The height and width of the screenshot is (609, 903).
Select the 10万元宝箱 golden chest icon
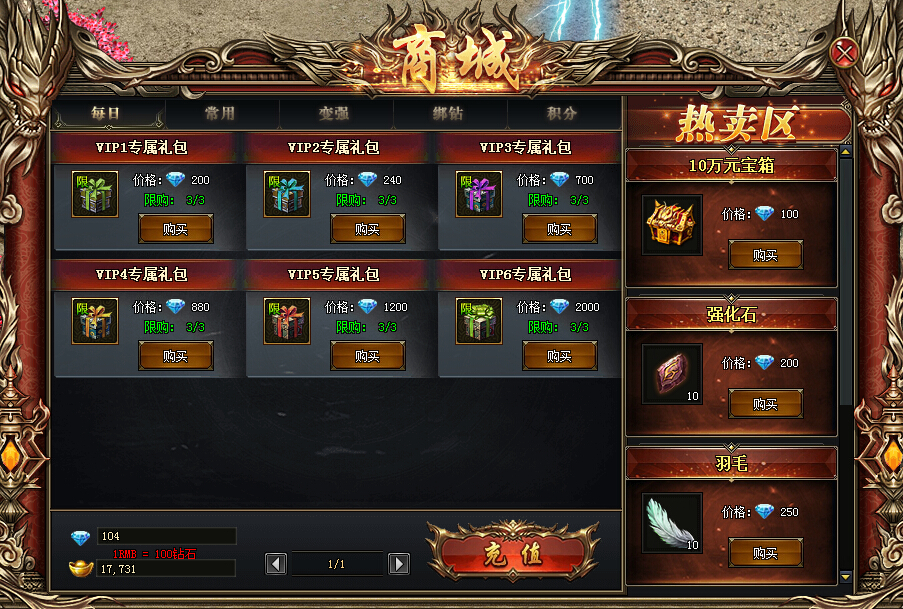[x=671, y=224]
